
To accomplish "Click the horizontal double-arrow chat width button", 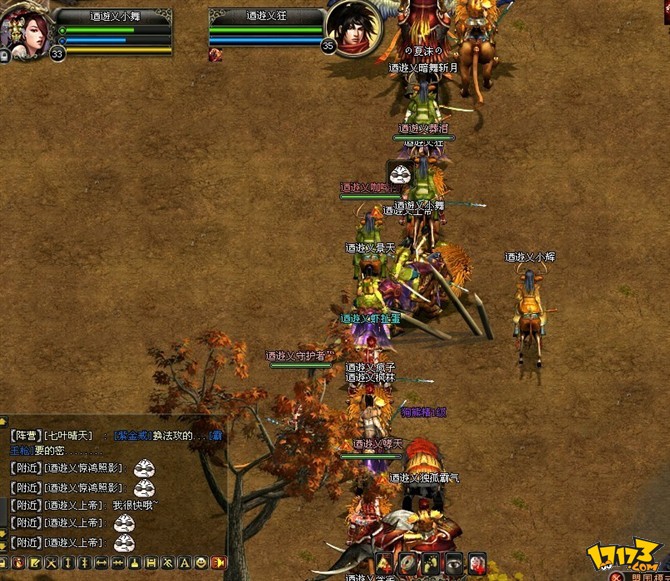I will pos(102,563).
